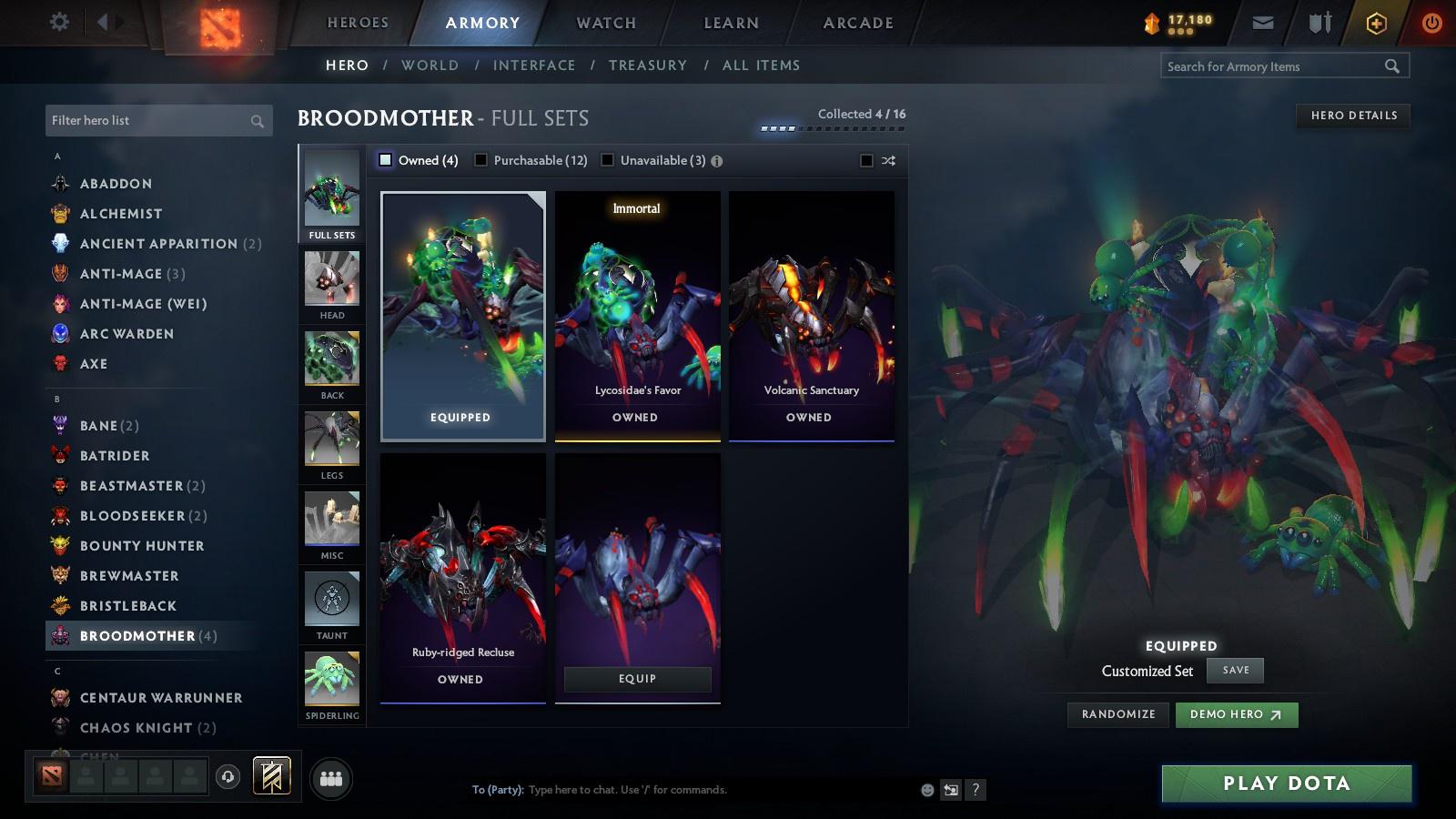Click the shield and sword loadout icon
The height and width of the screenshot is (819, 1456).
1317,23
